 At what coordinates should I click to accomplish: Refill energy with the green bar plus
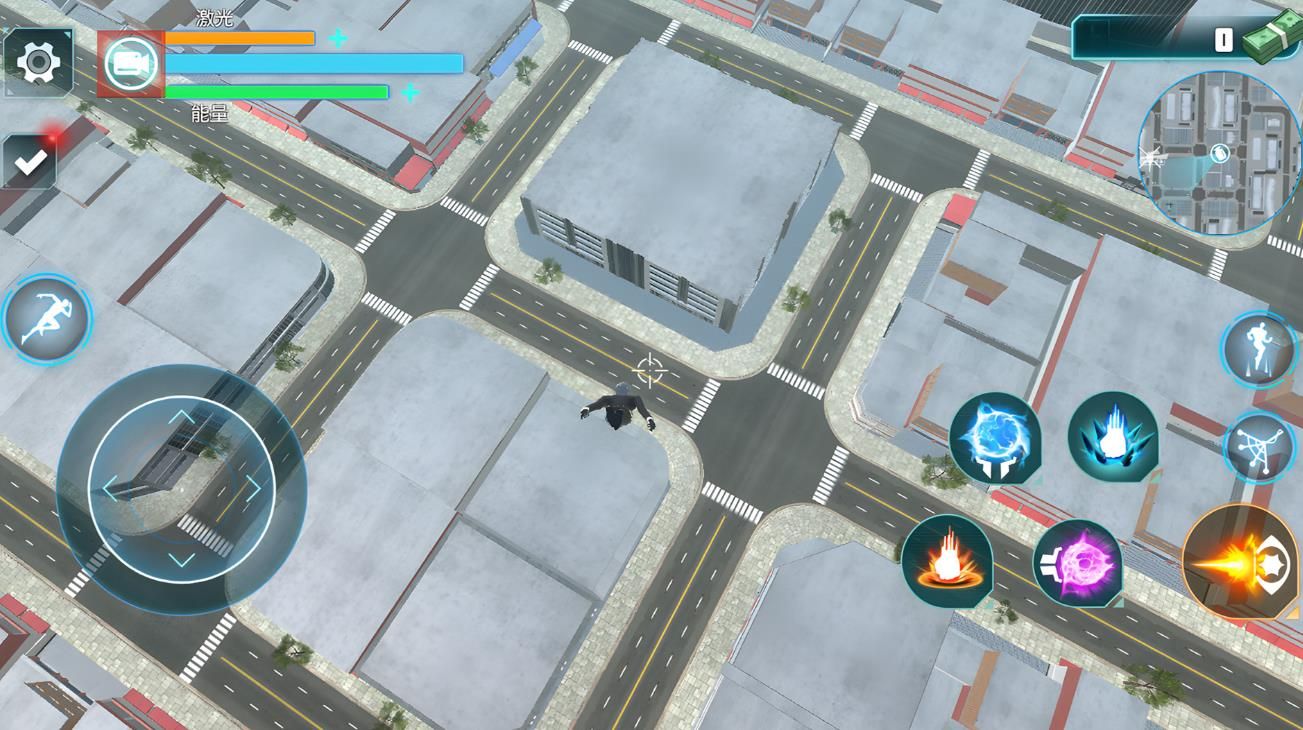coord(410,93)
